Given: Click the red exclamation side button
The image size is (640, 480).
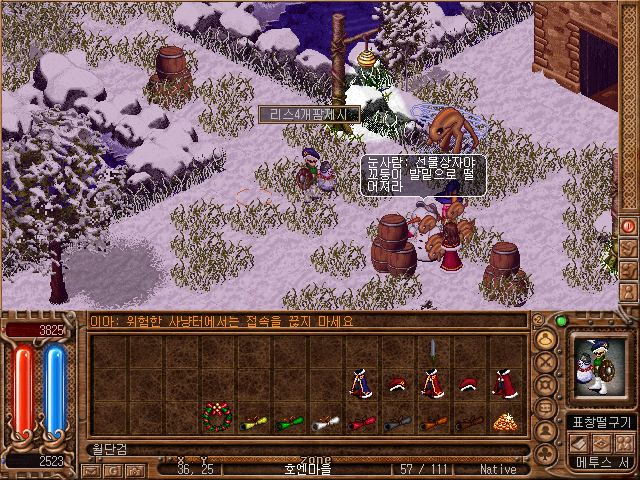Looking at the screenshot, I should tap(628, 226).
